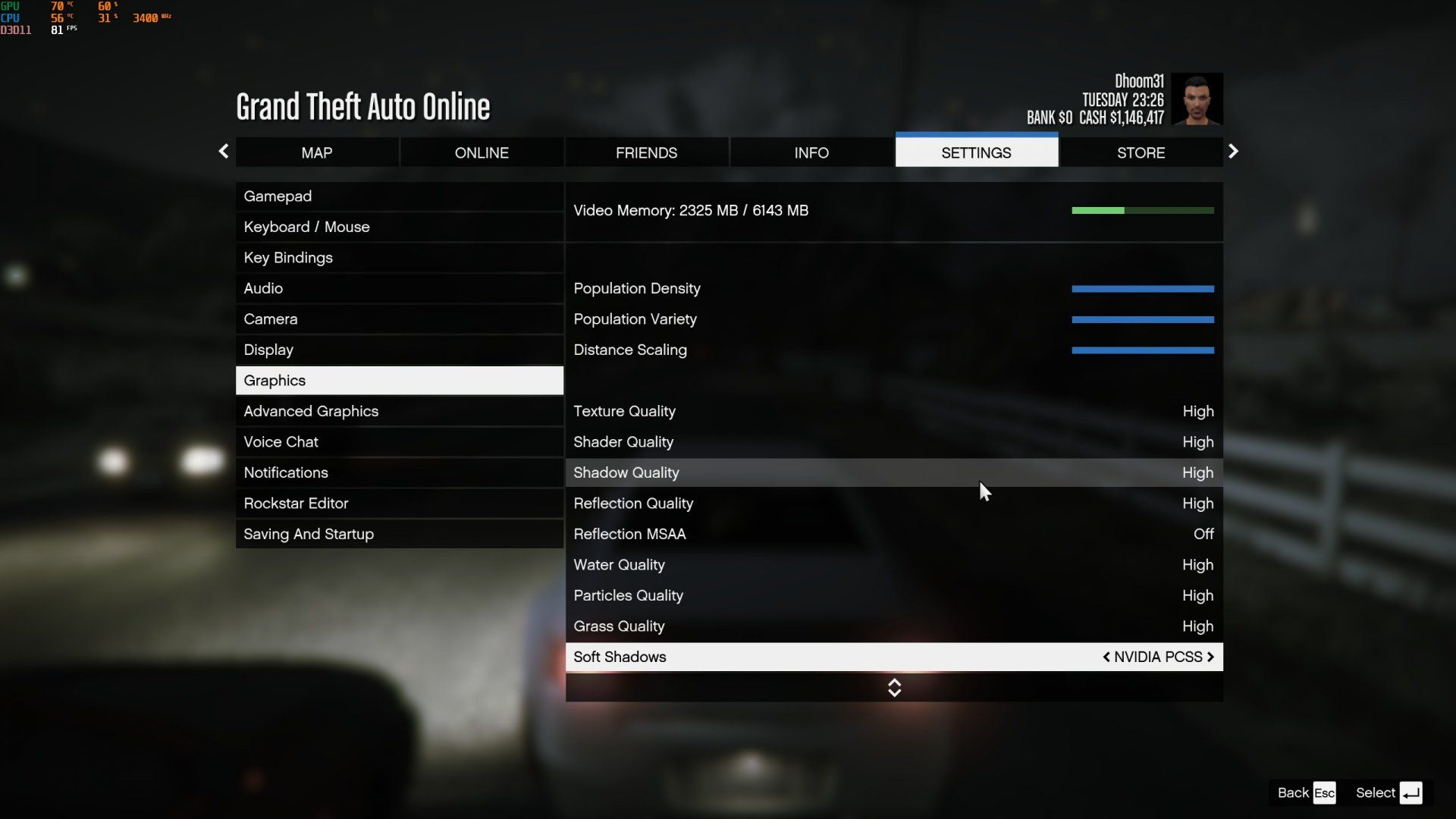Viewport: 1456px width, 819px height.
Task: Click the right tab-scroll arrow
Action: click(1233, 151)
